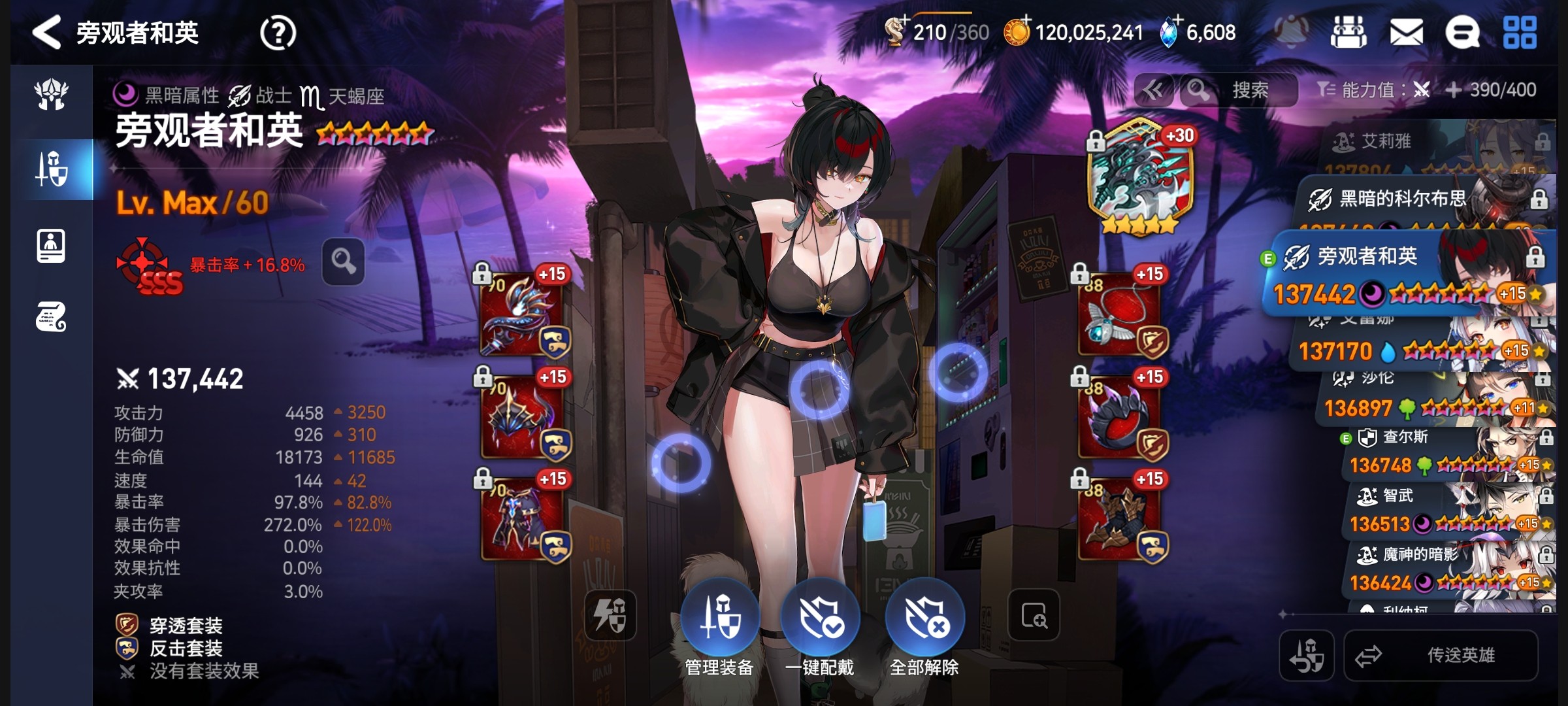The height and width of the screenshot is (706, 1568).
Task: Click the 传送英雄 button
Action: point(1441,655)
